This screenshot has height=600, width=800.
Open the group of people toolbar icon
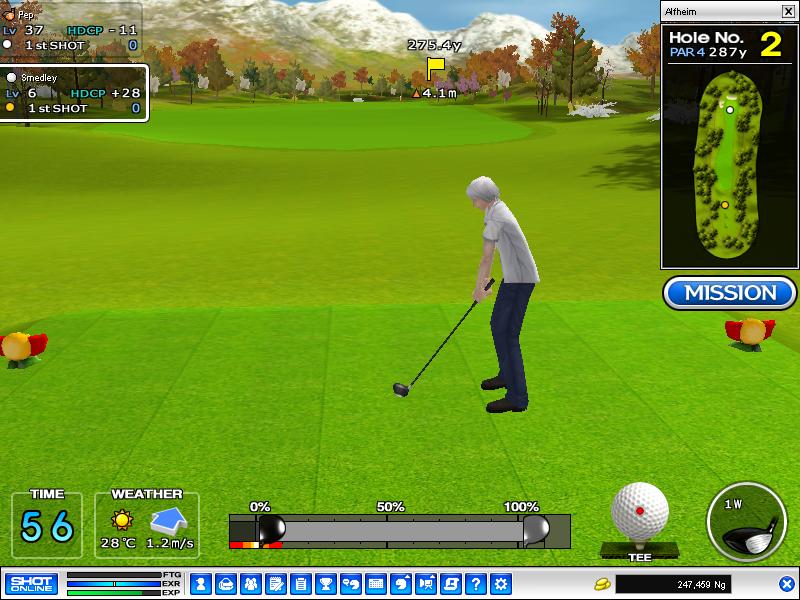click(x=250, y=583)
